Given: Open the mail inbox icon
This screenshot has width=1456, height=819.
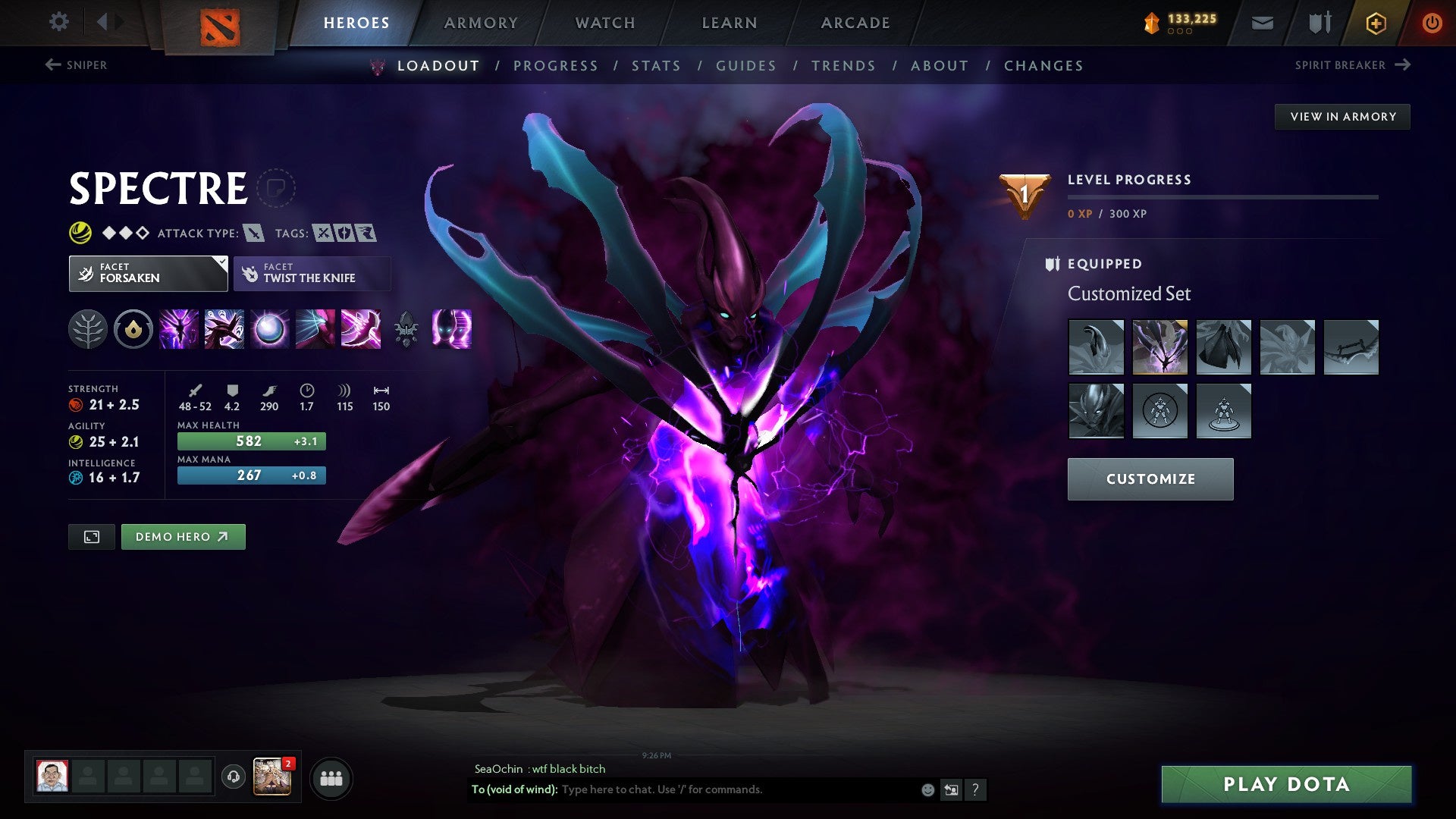Looking at the screenshot, I should click(1263, 23).
